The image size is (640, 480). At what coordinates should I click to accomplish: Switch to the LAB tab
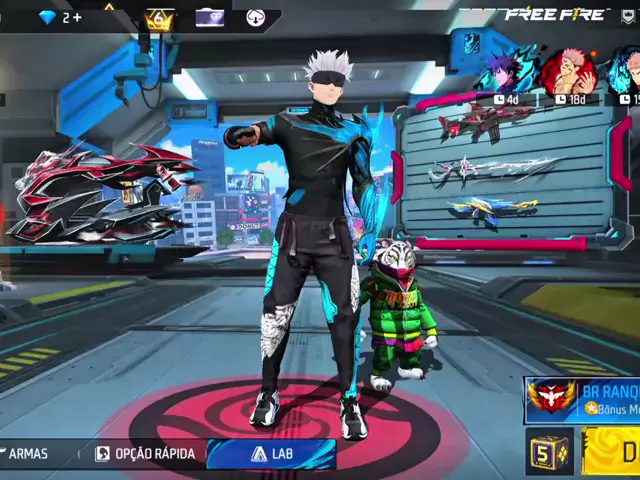pyautogui.click(x=272, y=454)
